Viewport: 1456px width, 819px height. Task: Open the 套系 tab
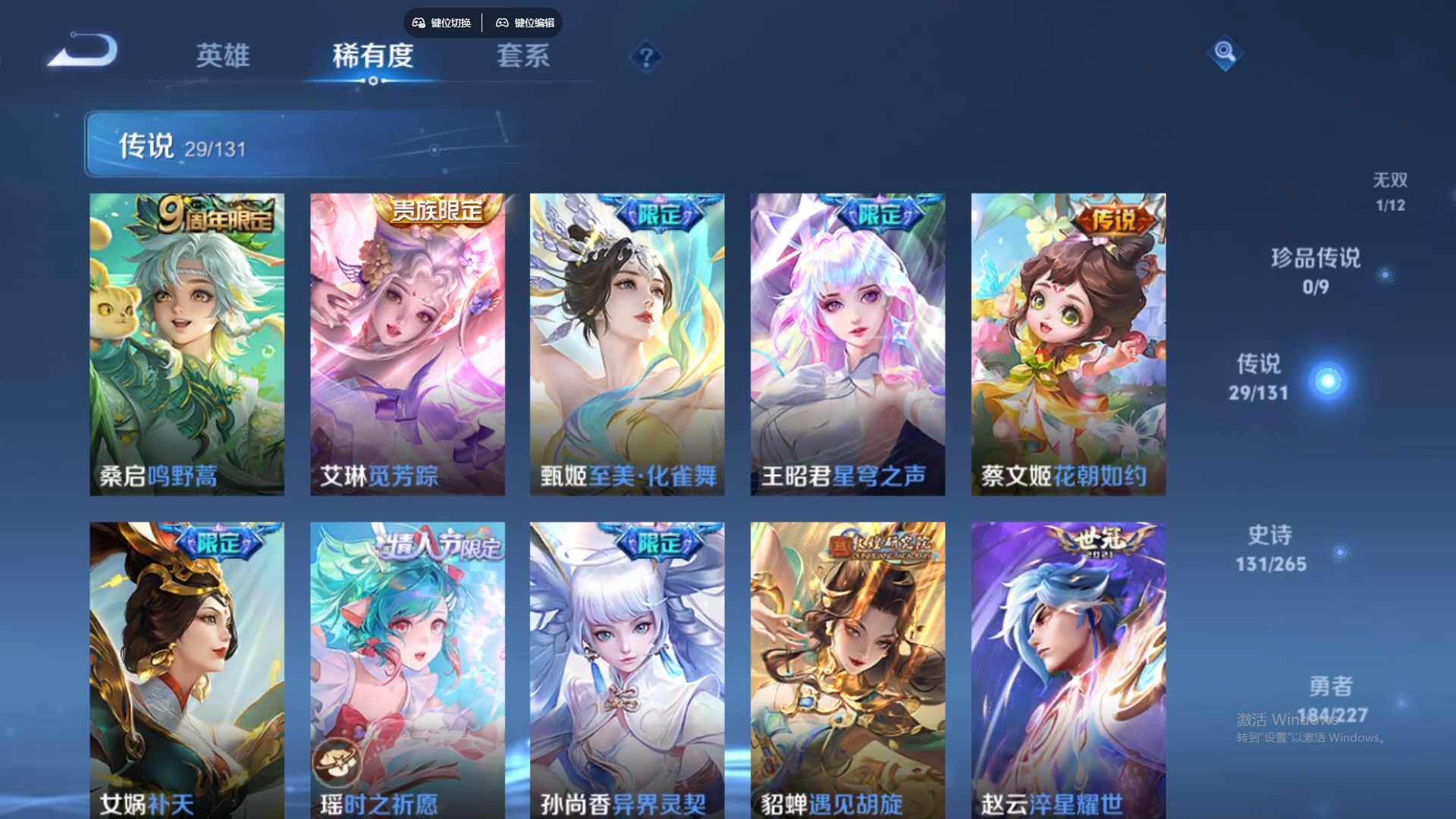[523, 57]
